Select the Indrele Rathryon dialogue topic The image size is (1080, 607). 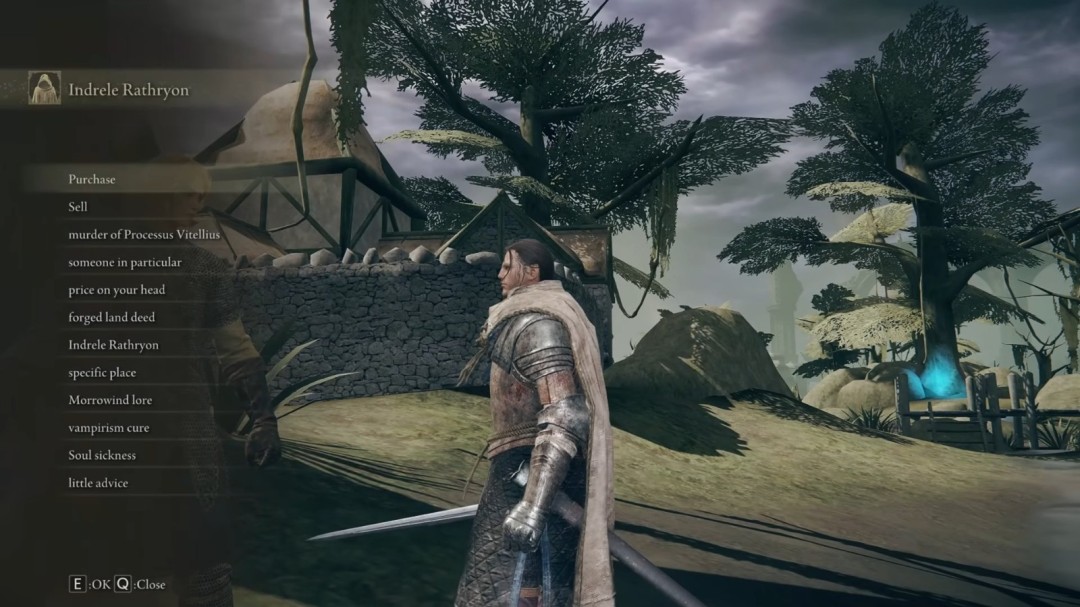[113, 345]
